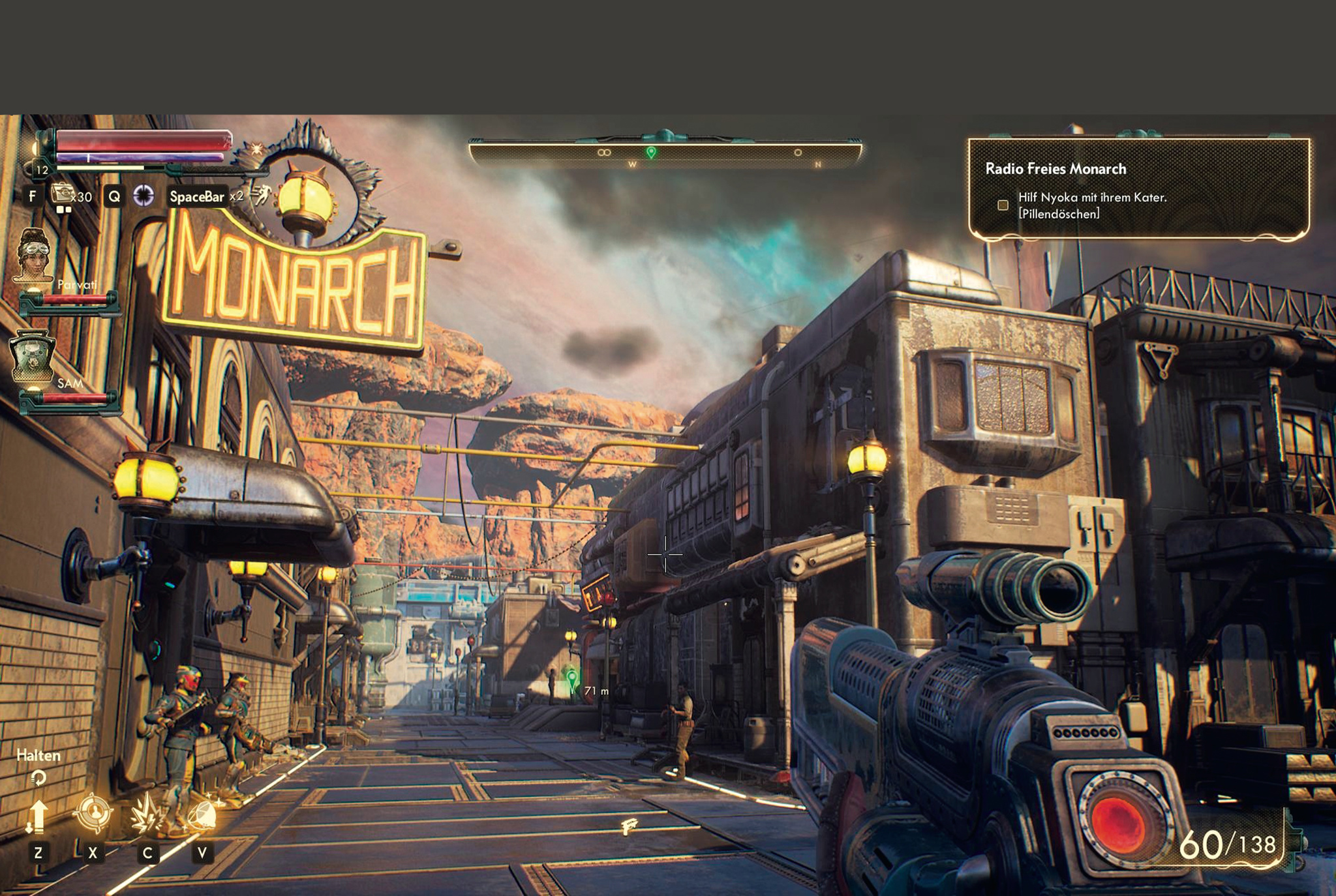Image resolution: width=1336 pixels, height=896 pixels.
Task: Activate the crosshair companion attack command
Action: [93, 813]
